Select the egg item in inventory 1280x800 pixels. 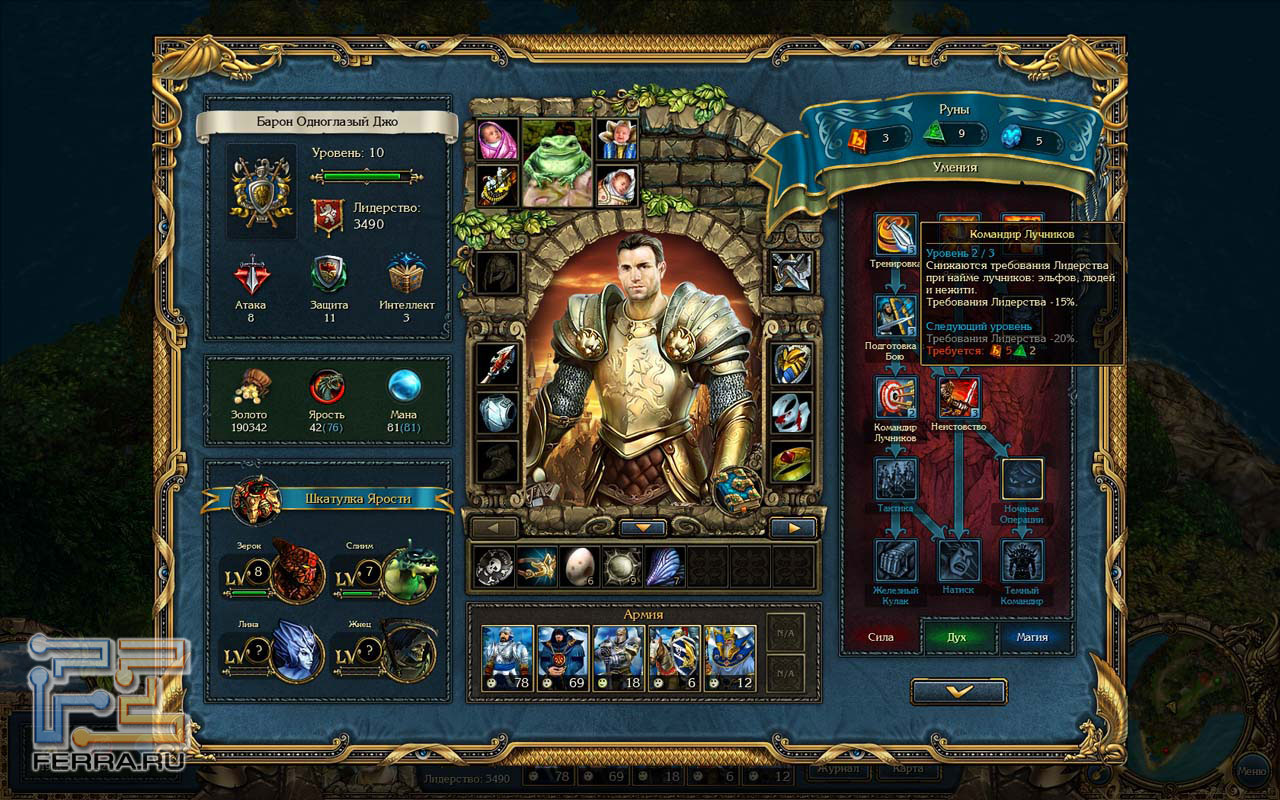pyautogui.click(x=577, y=567)
